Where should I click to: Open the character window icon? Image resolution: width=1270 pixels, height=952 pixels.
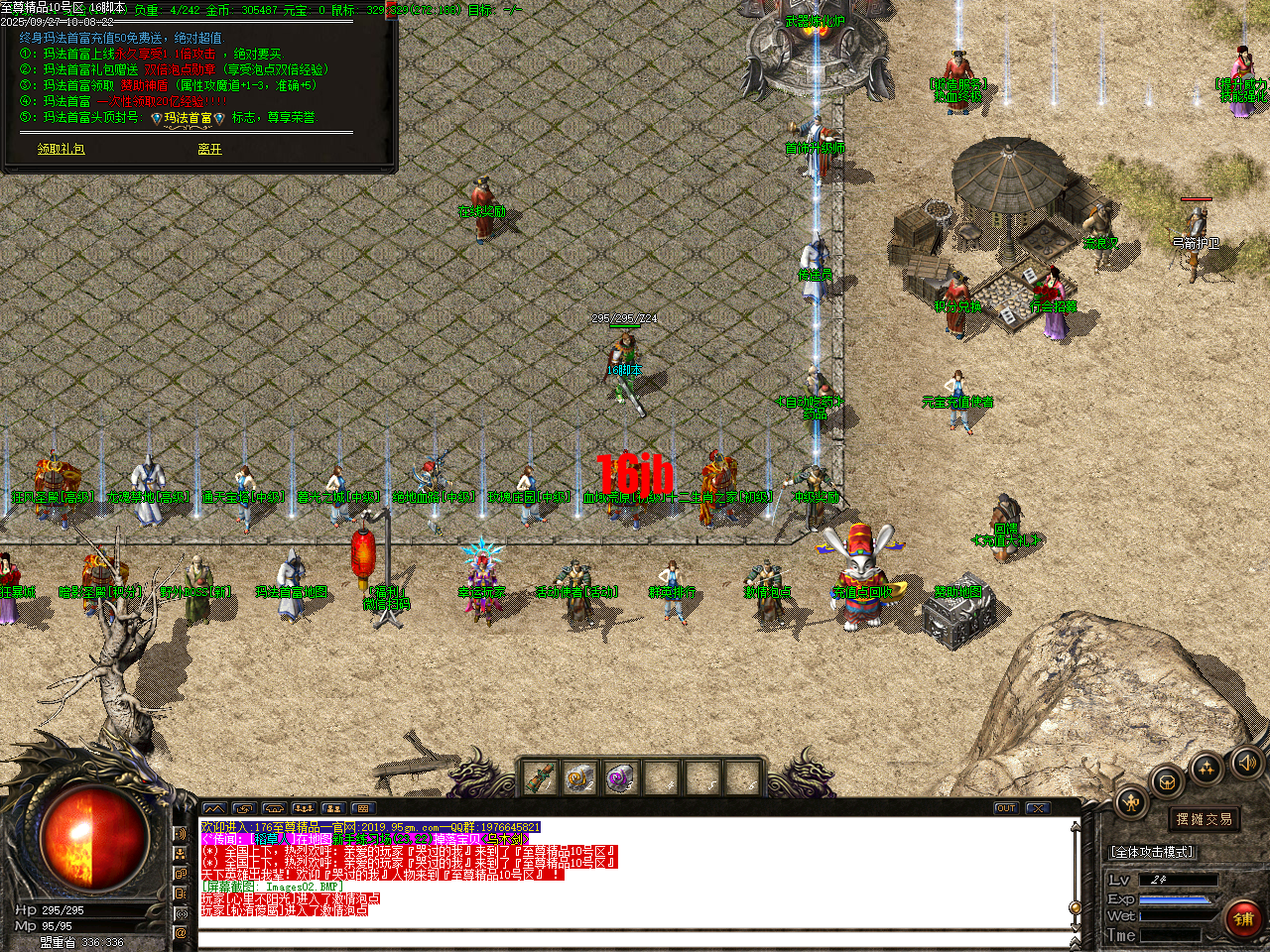point(1130,800)
